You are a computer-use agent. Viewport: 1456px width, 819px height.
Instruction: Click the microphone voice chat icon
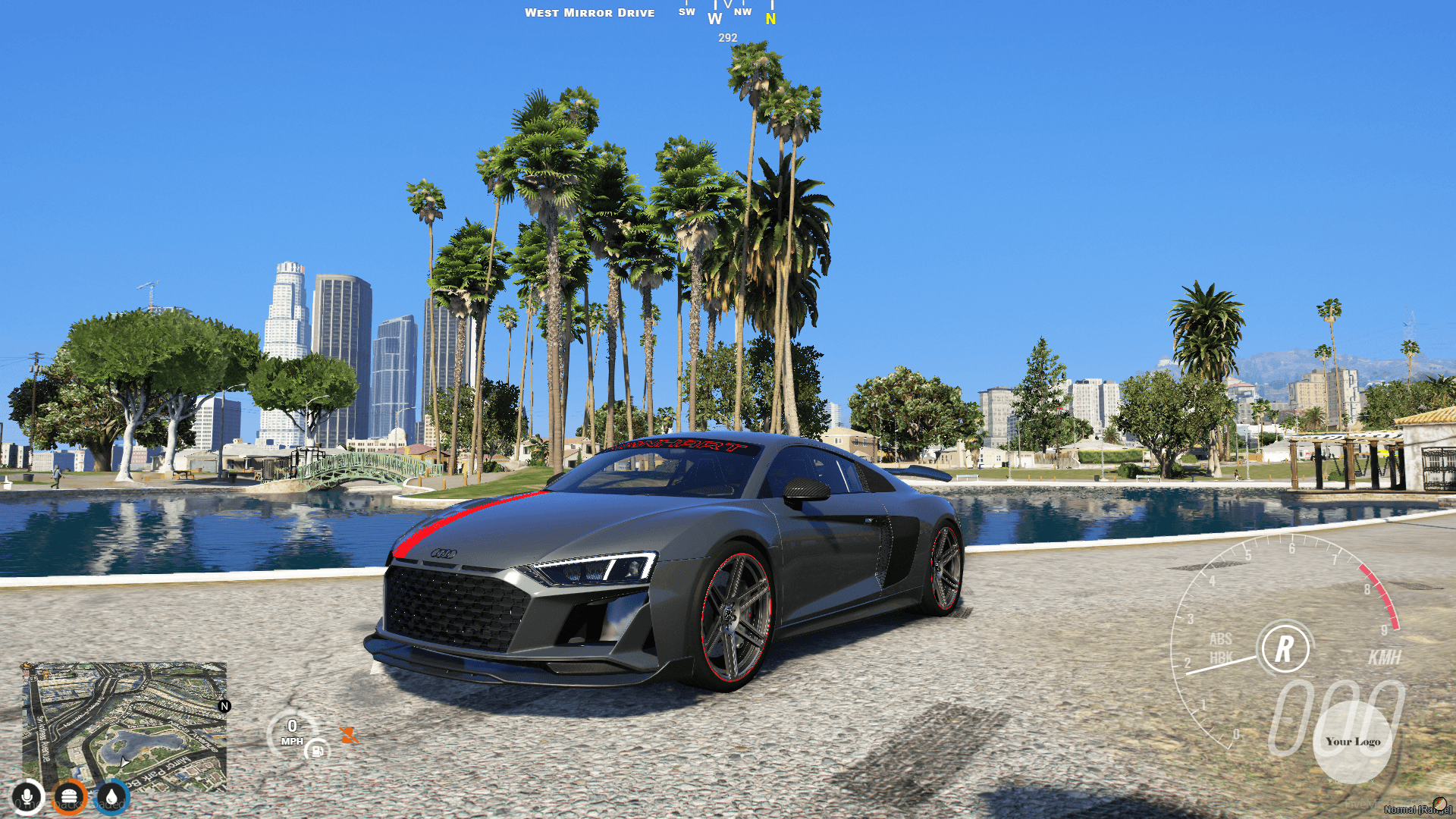point(28,795)
